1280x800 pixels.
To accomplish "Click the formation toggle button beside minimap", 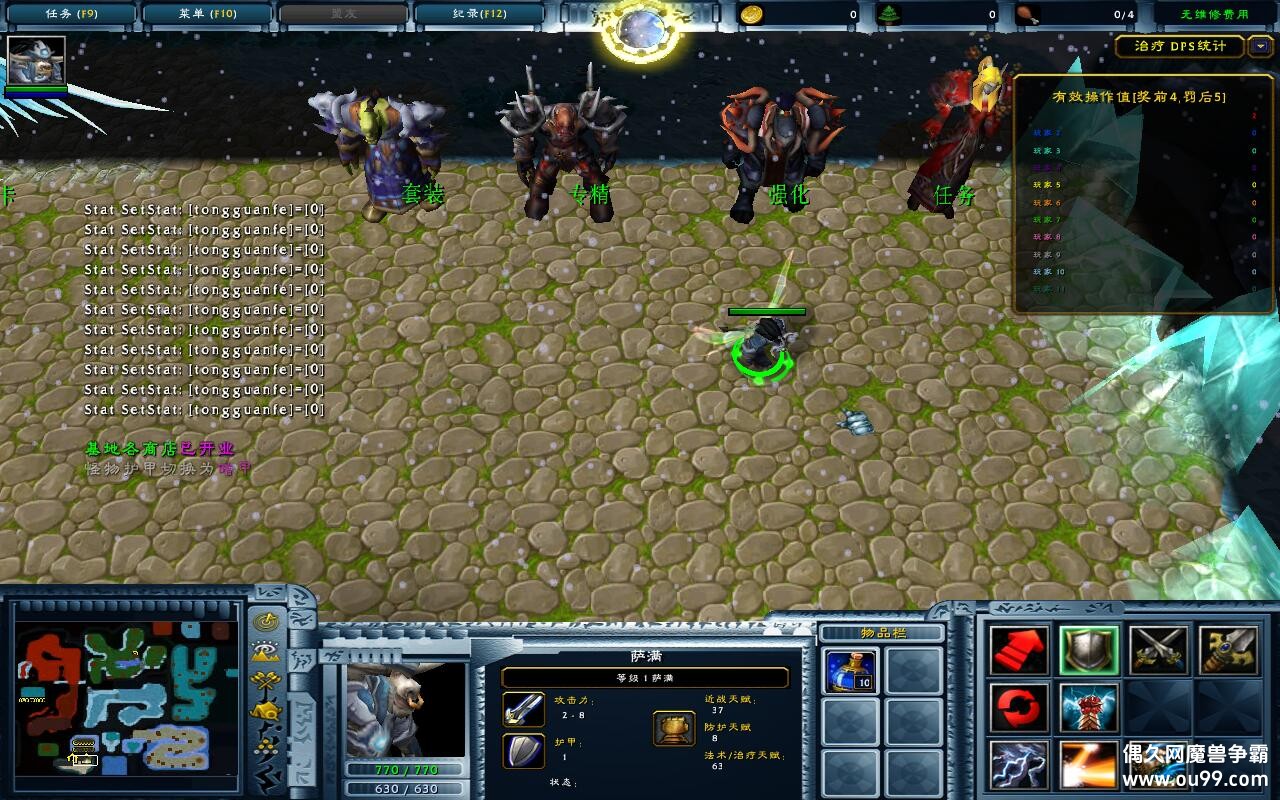I will pos(266,744).
